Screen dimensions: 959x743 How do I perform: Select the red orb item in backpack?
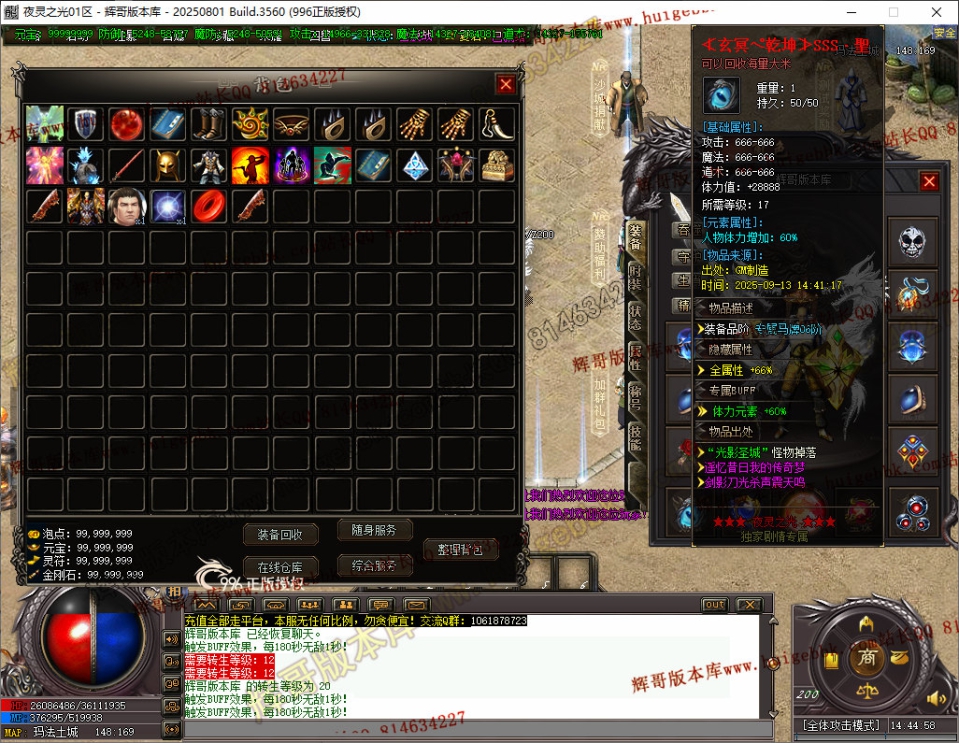coord(127,124)
